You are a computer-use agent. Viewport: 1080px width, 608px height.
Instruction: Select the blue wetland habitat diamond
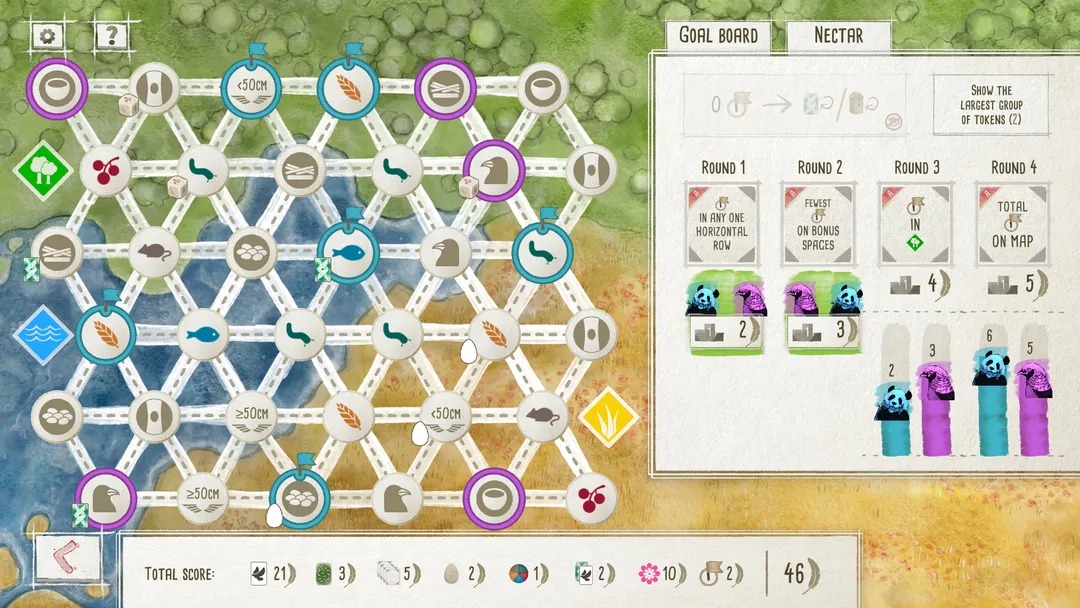42,335
